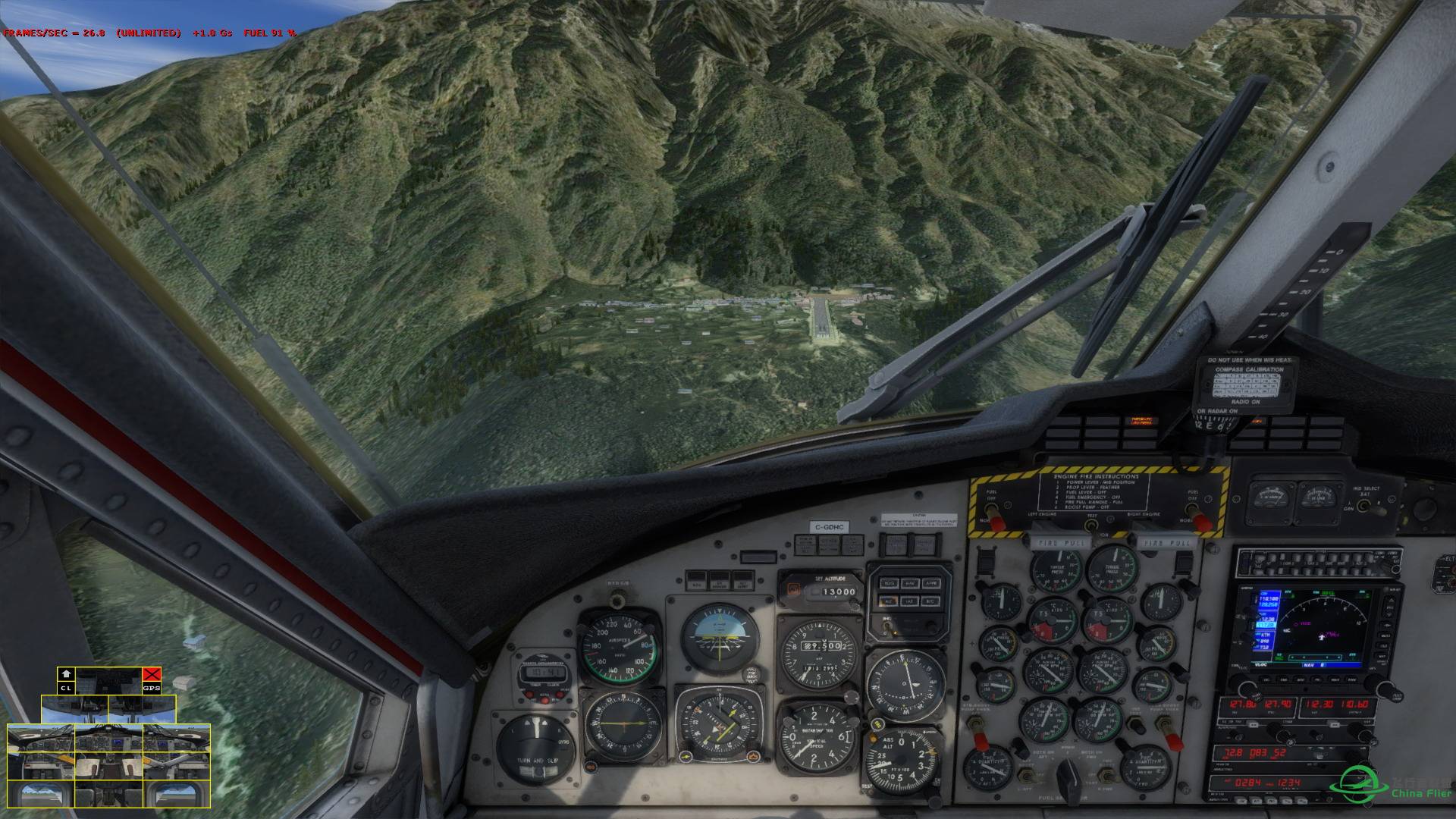Open the CL checklist button

tap(67, 688)
